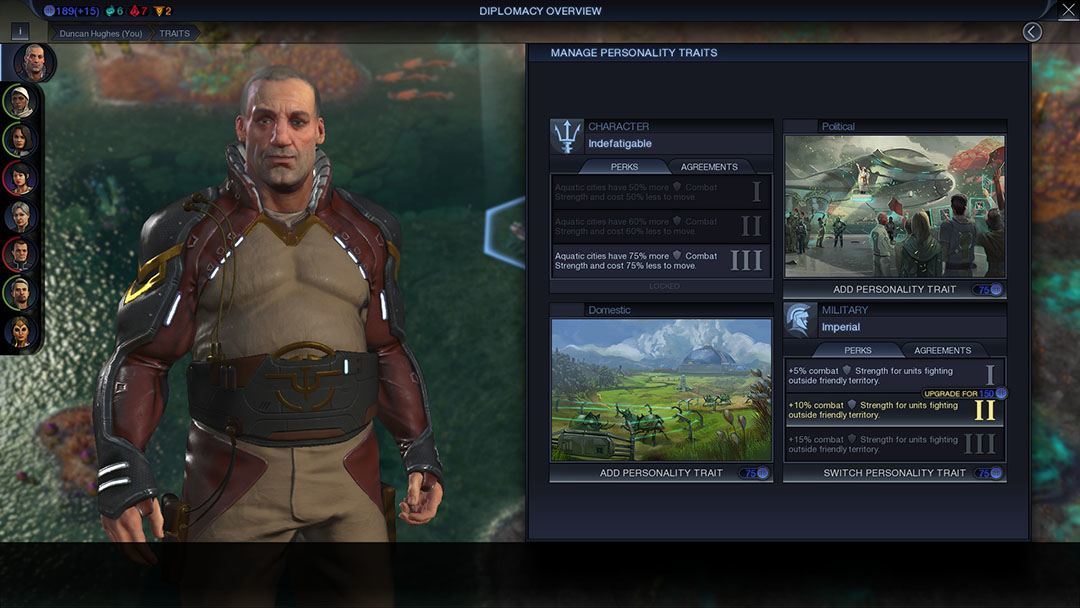Select the Military trait Perks tab
This screenshot has width=1080, height=608.
click(857, 351)
